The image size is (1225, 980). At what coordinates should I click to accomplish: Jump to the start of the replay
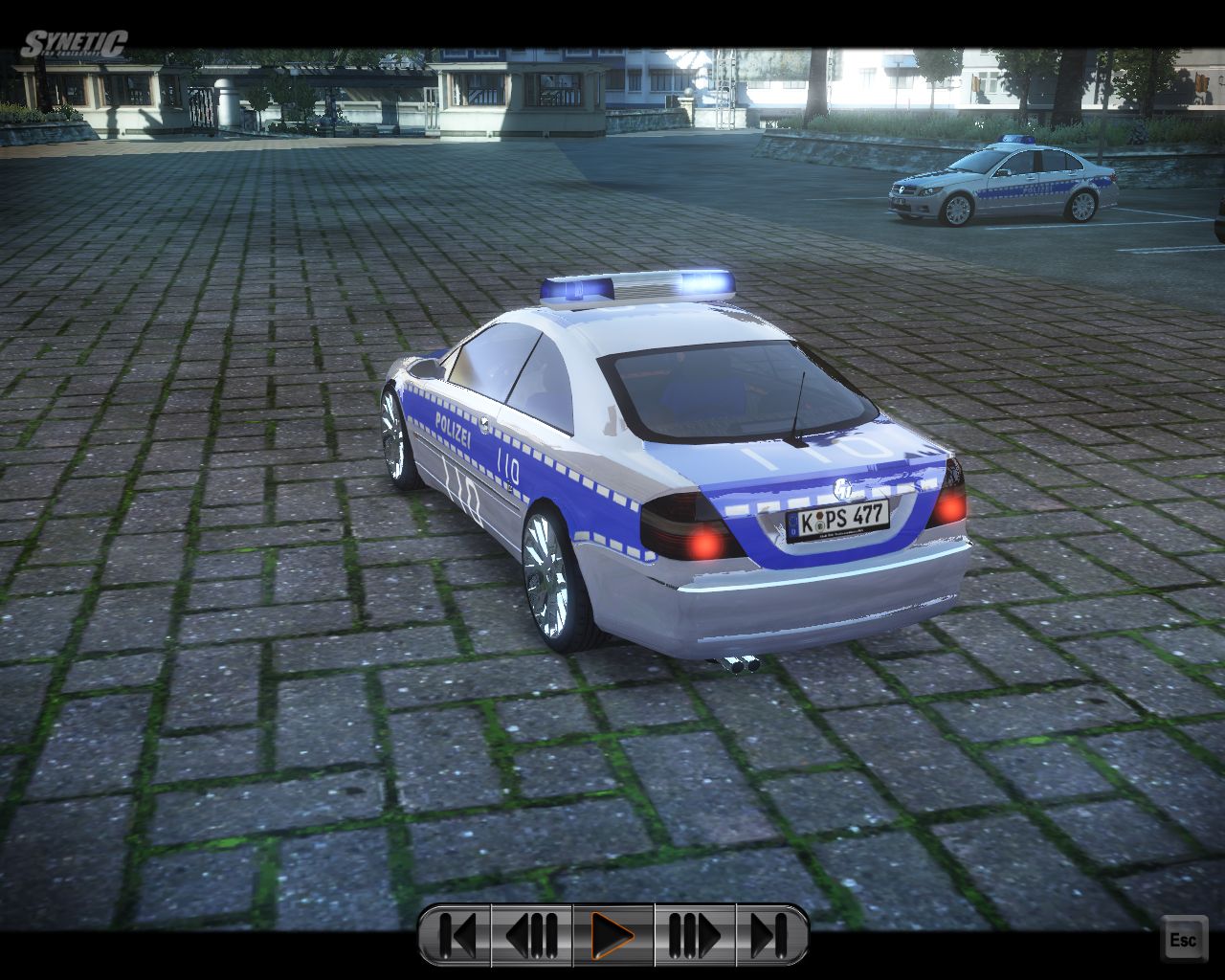point(457,935)
